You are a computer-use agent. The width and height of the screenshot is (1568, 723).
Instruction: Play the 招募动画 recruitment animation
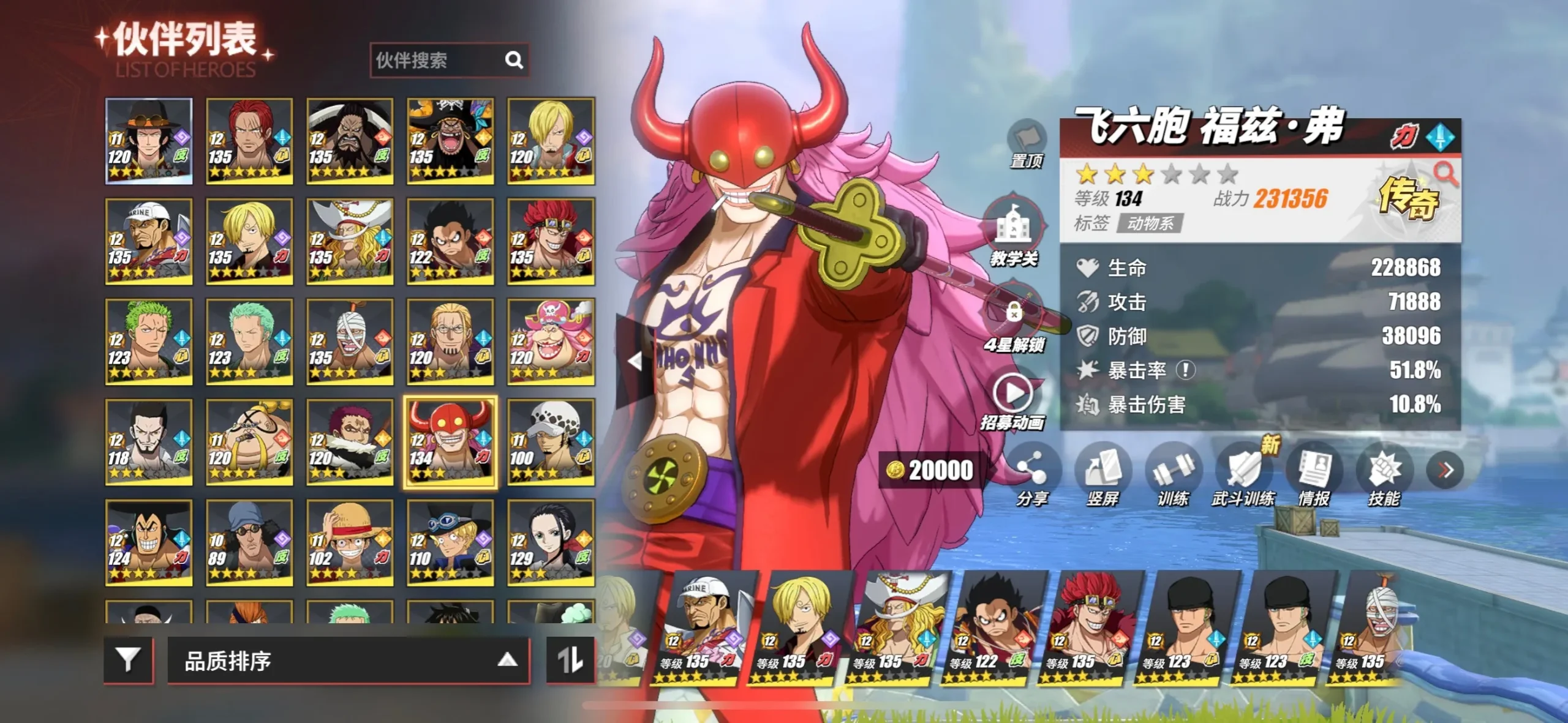tap(1012, 394)
